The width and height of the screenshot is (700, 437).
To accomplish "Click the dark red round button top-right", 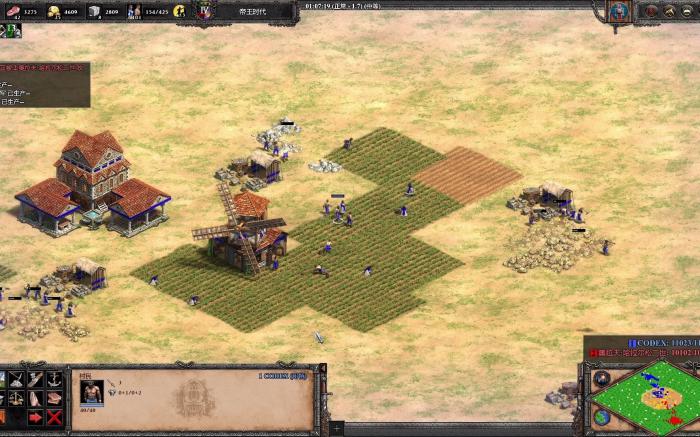I will [x=650, y=11].
